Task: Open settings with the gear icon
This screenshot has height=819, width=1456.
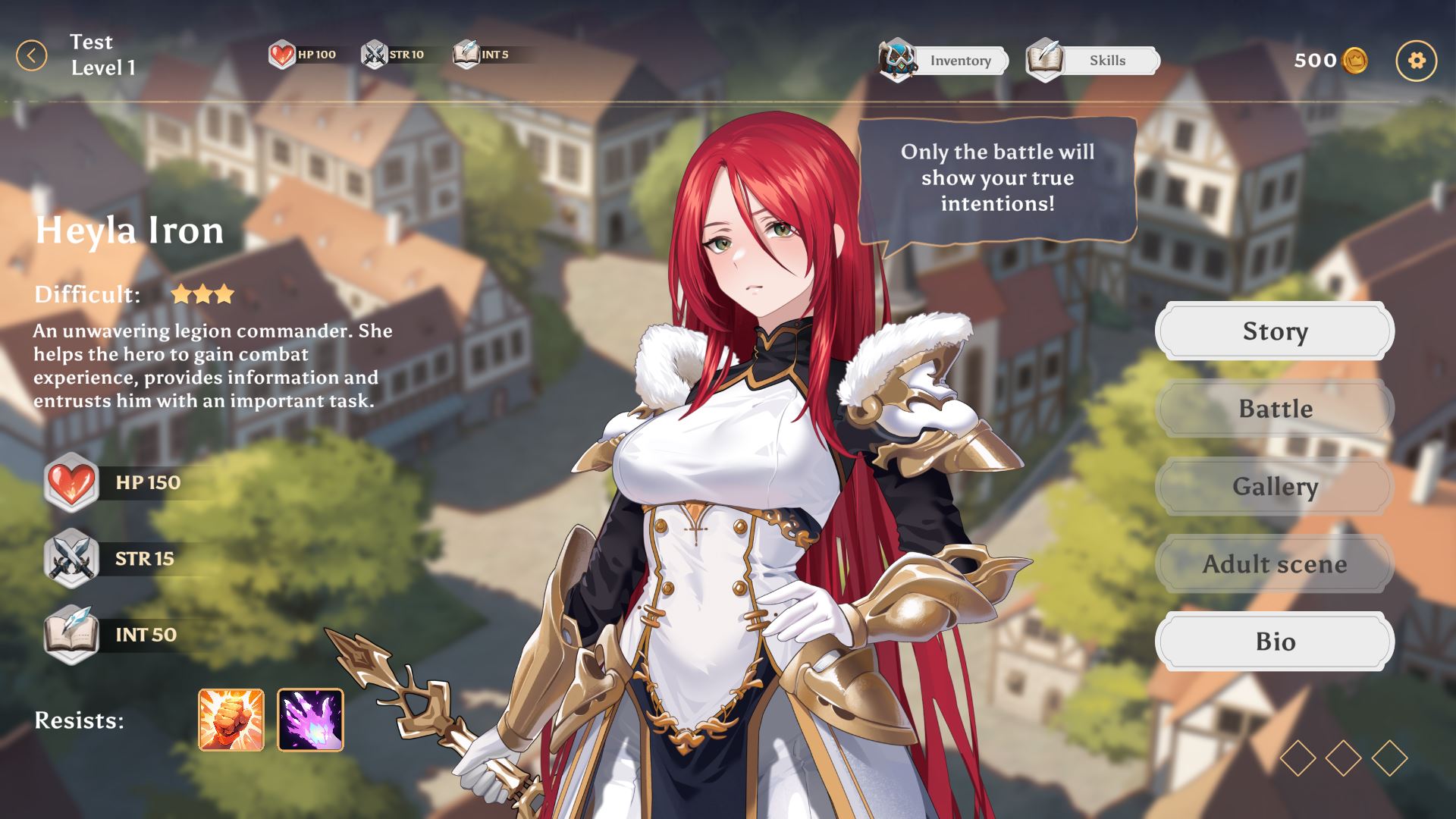Action: tap(1416, 61)
